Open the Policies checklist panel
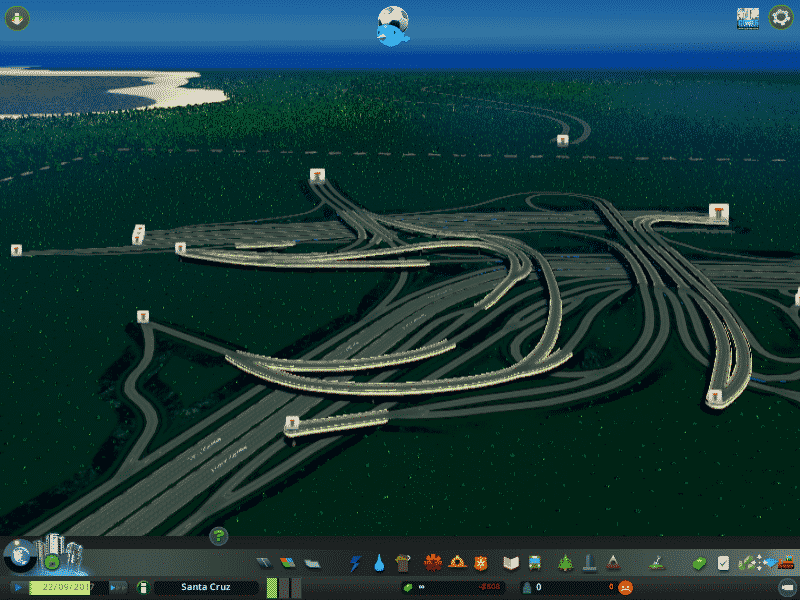The width and height of the screenshot is (800, 600). point(723,563)
